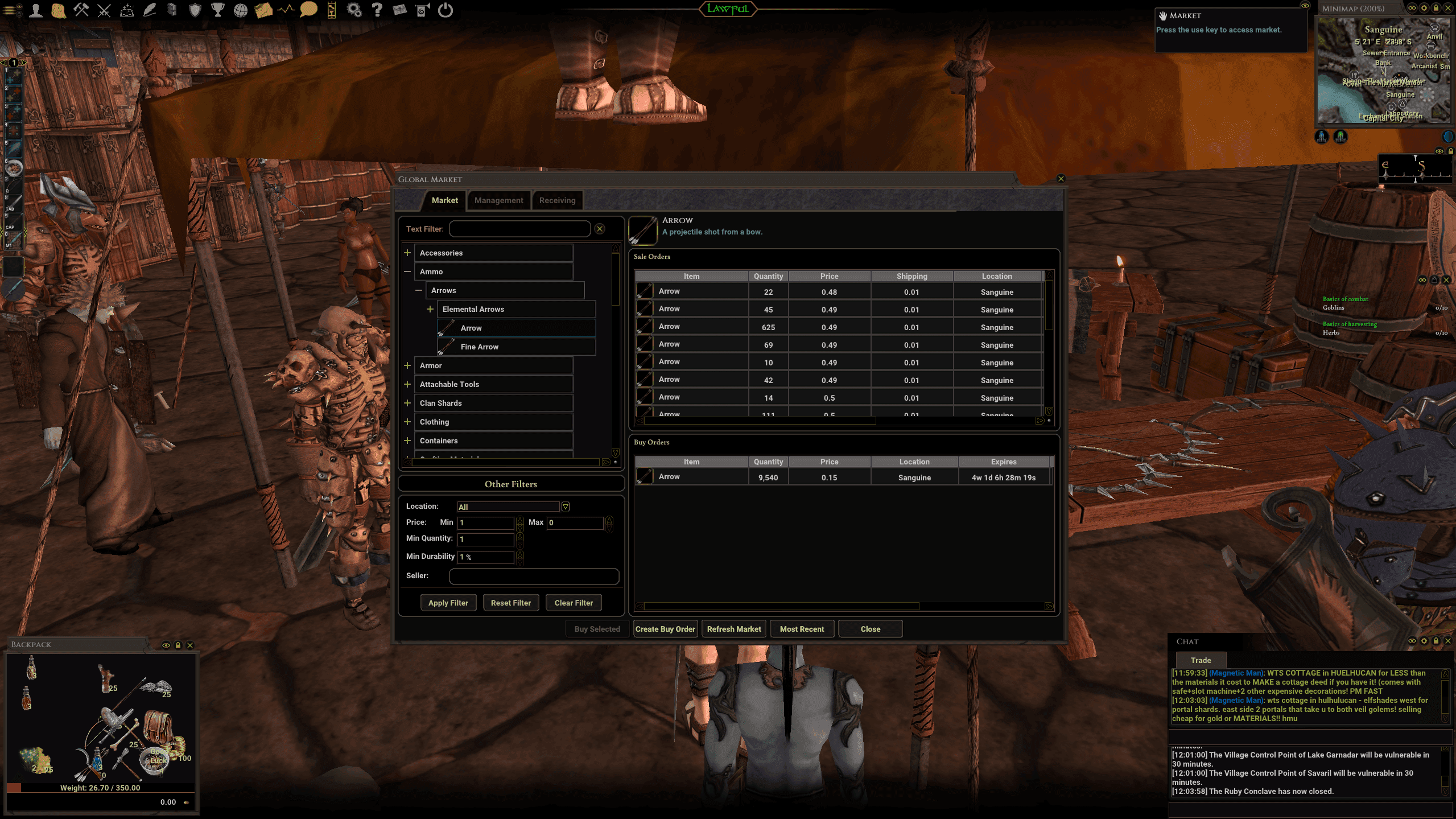The width and height of the screenshot is (1456, 819).
Task: Expand the Elemental Arrows subcategory
Action: tap(430, 309)
